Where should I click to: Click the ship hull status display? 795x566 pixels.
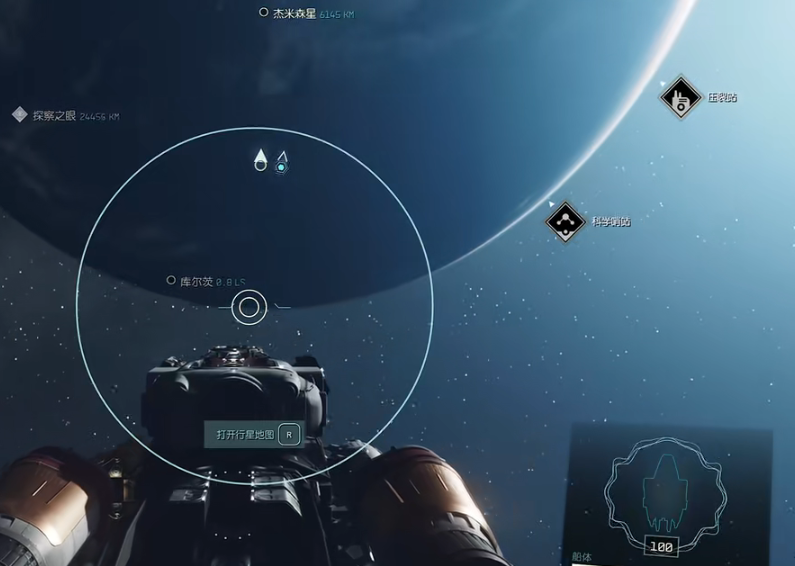[661, 491]
